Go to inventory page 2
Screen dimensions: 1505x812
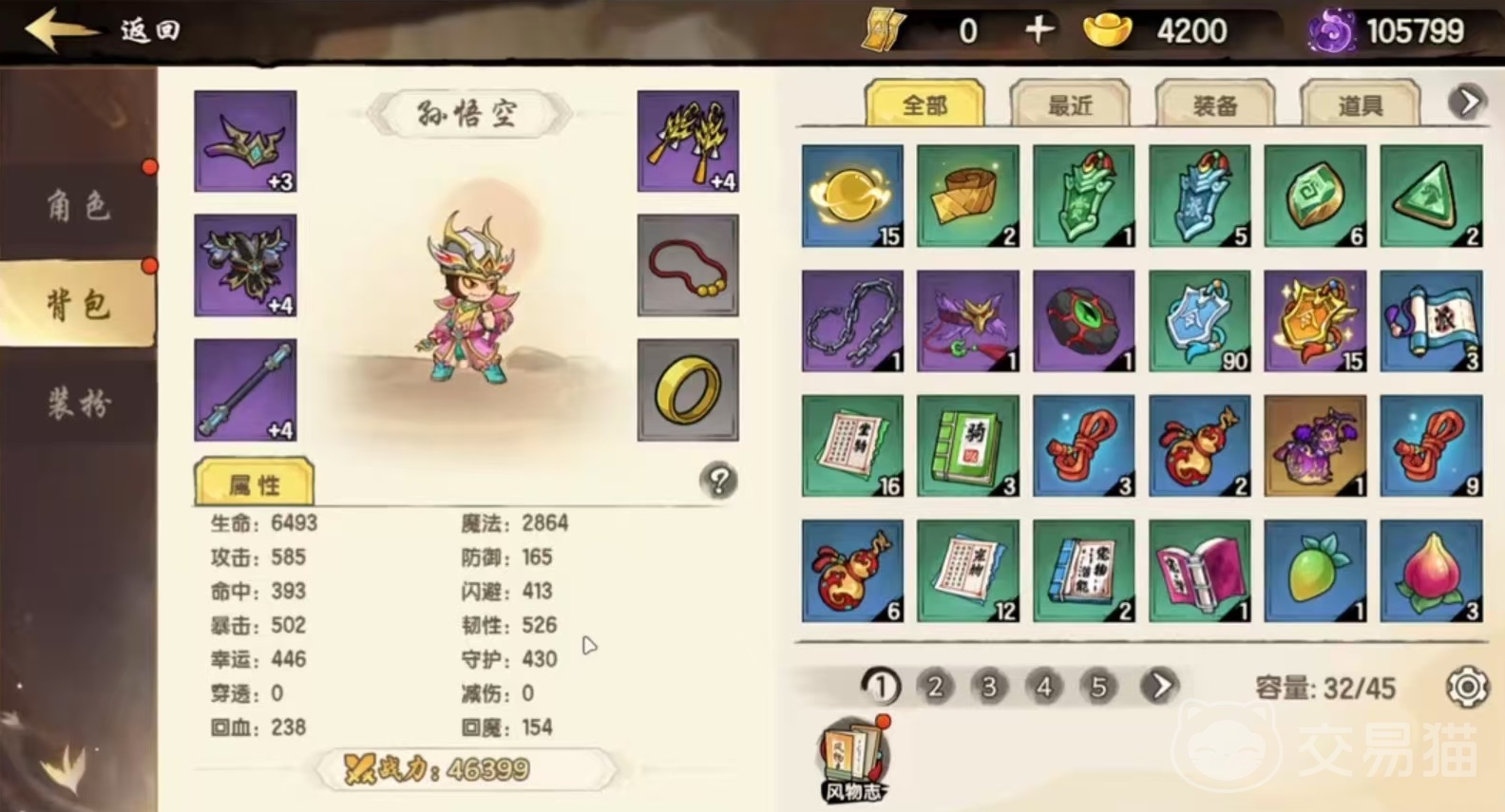click(x=935, y=686)
